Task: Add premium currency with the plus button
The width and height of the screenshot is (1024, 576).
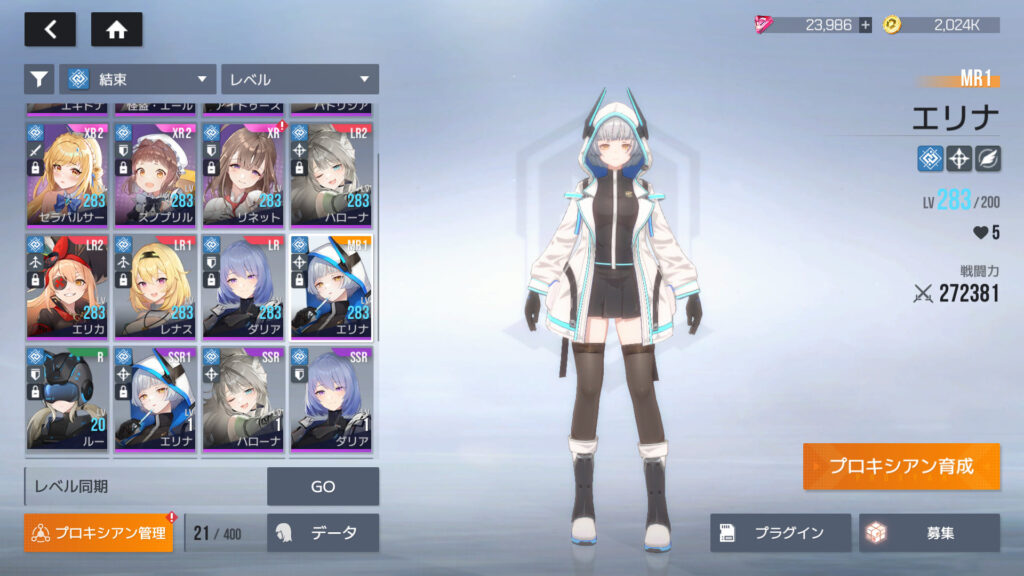Action: point(865,25)
